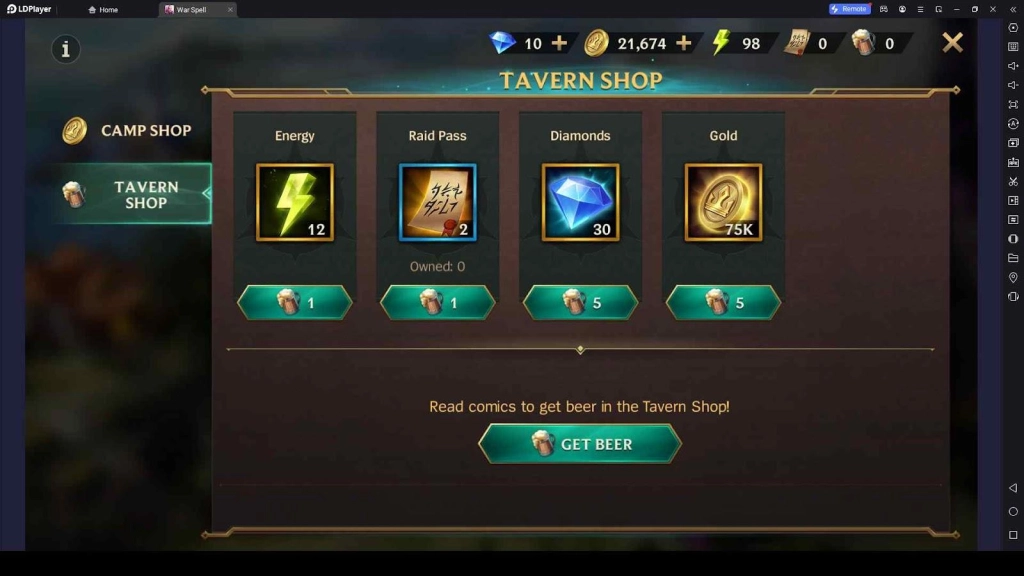Add more diamonds with the plus button
The height and width of the screenshot is (576, 1024).
pyautogui.click(x=559, y=43)
